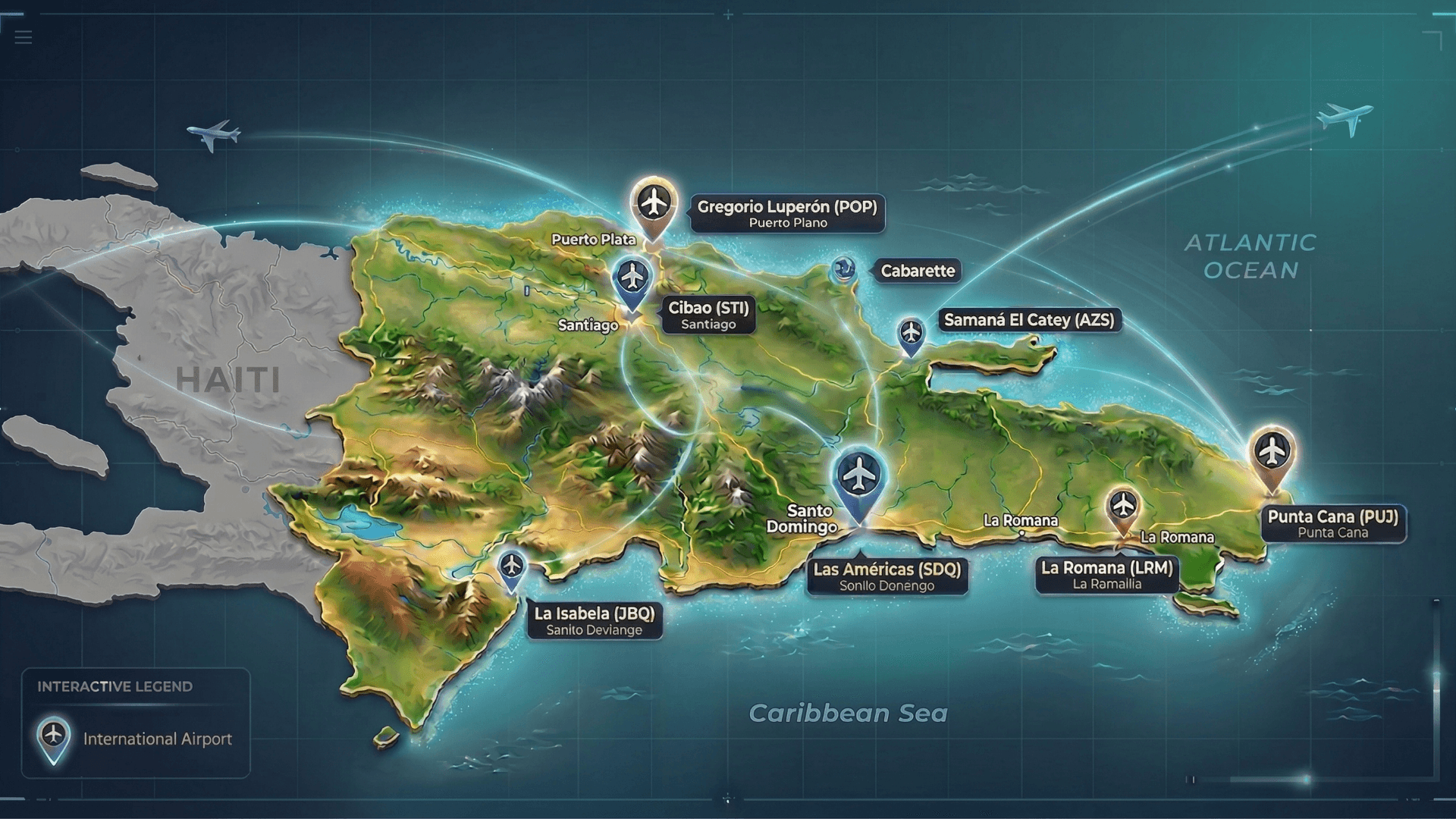Select the Gregorio Luperón (POP) airport pin

(653, 203)
